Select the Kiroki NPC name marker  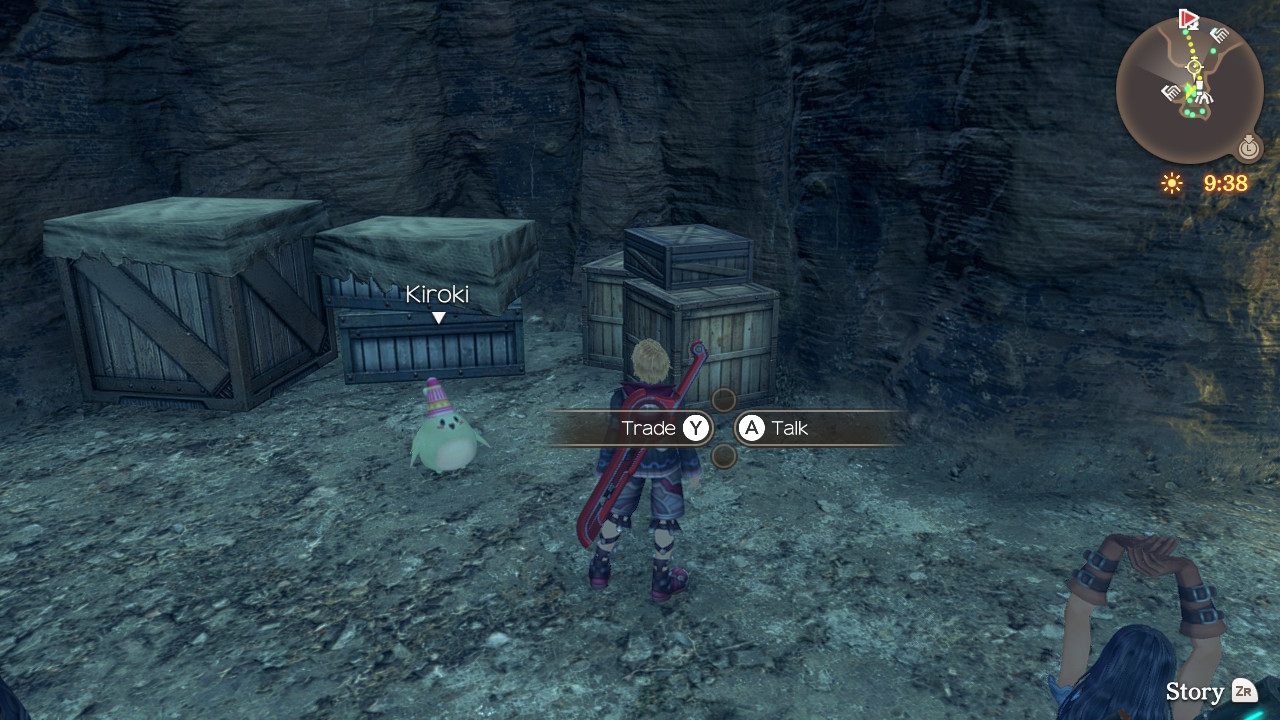437,294
